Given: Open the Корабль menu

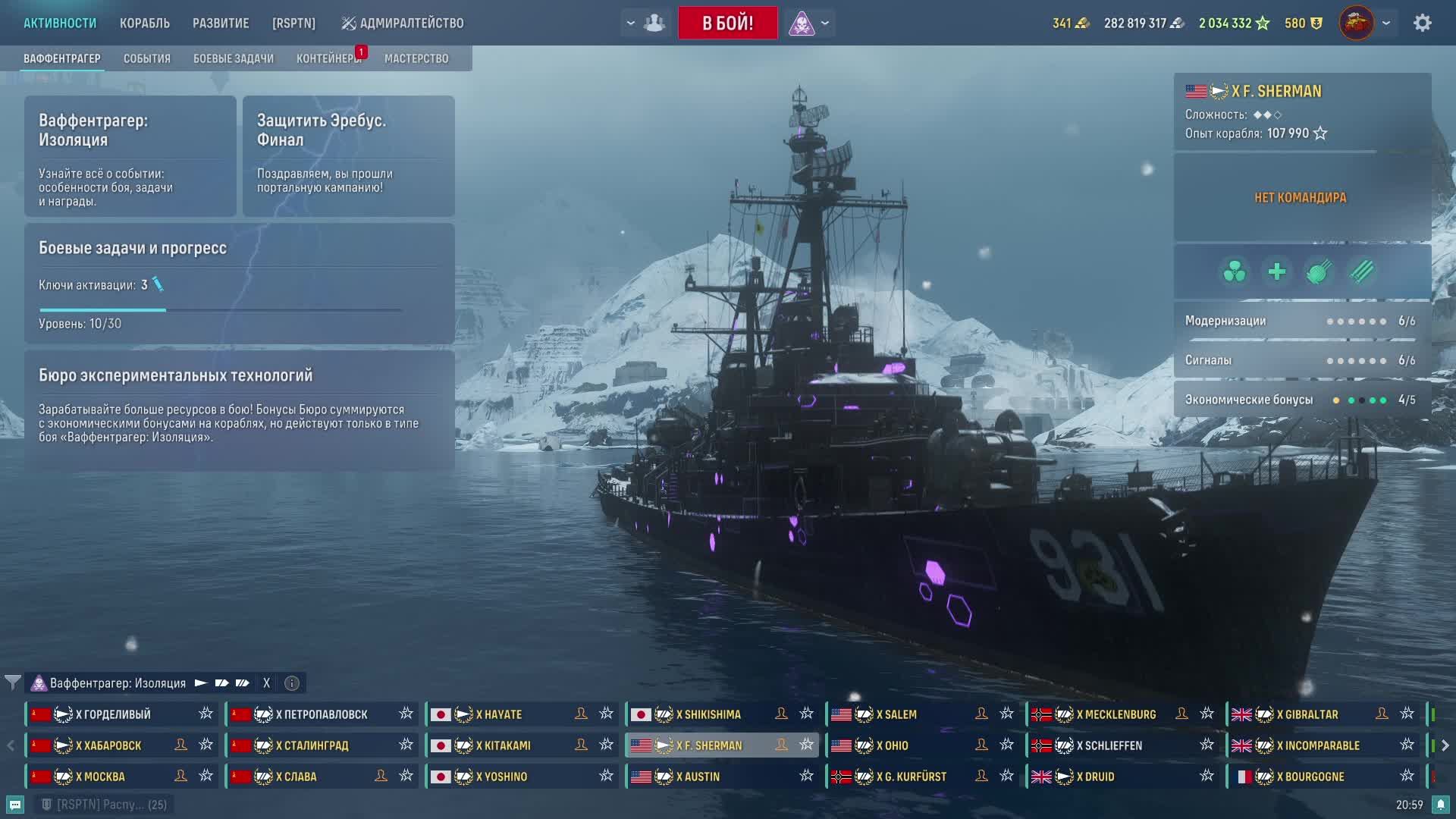Looking at the screenshot, I should click(144, 23).
